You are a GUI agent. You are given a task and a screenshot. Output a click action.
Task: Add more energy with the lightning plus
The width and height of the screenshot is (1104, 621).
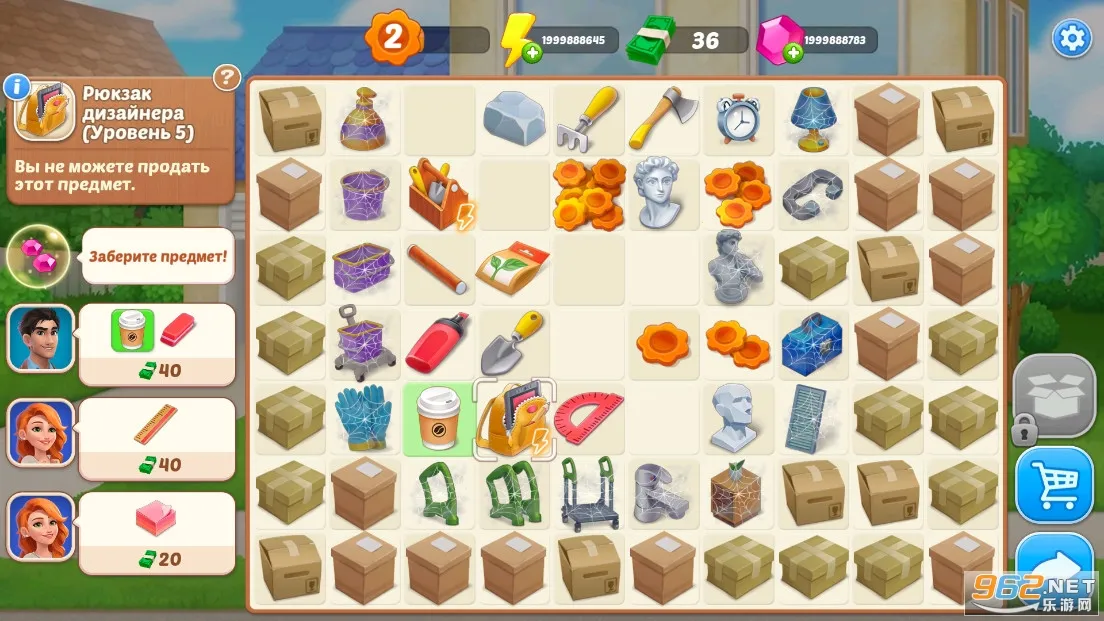[532, 52]
